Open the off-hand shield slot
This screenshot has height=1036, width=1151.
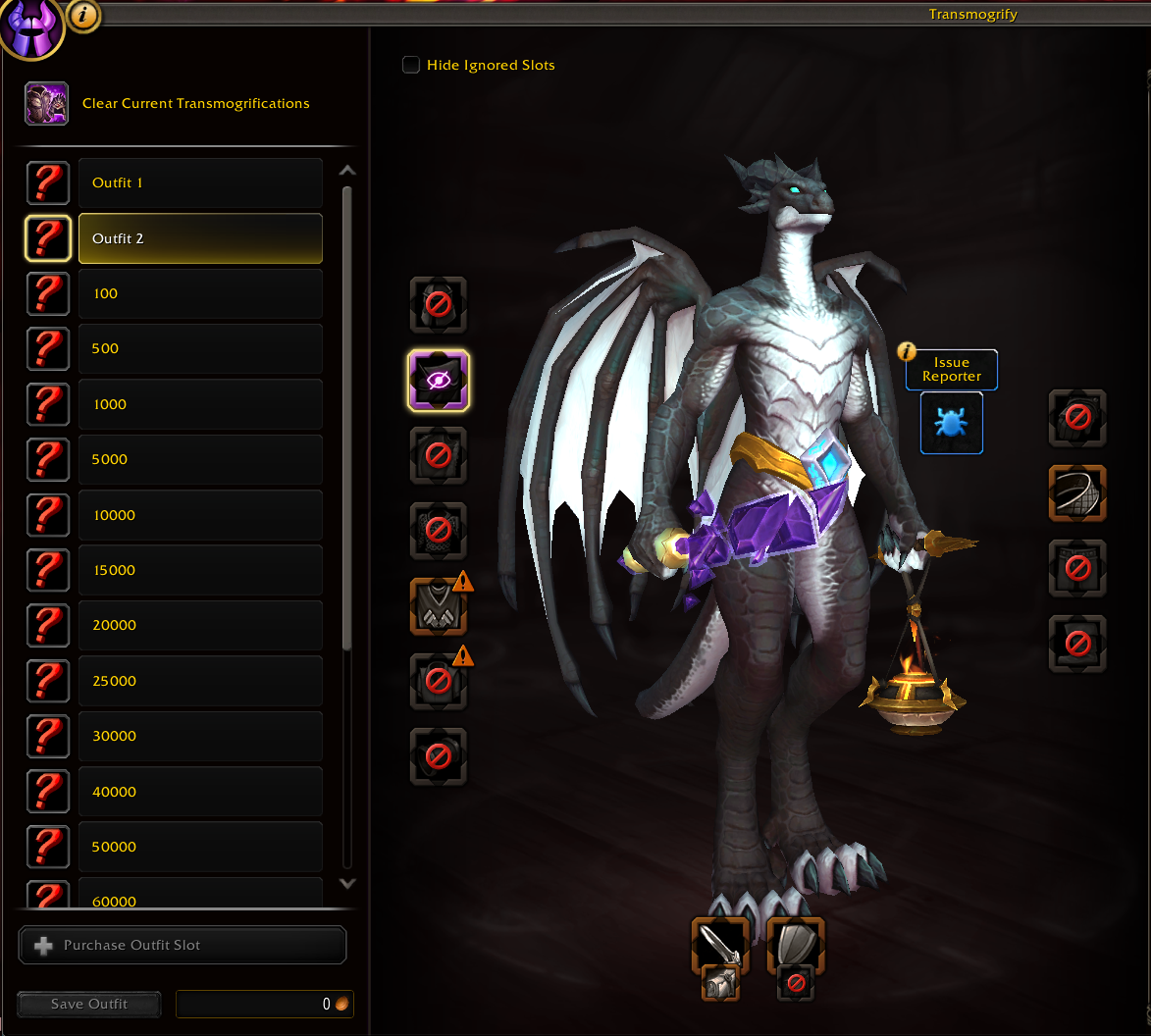(x=795, y=945)
